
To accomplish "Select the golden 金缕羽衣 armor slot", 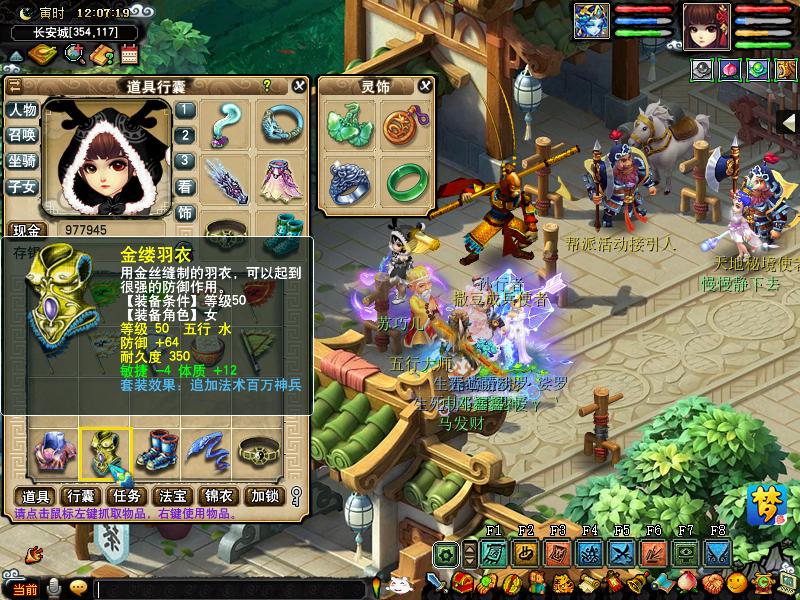I will click(x=105, y=452).
